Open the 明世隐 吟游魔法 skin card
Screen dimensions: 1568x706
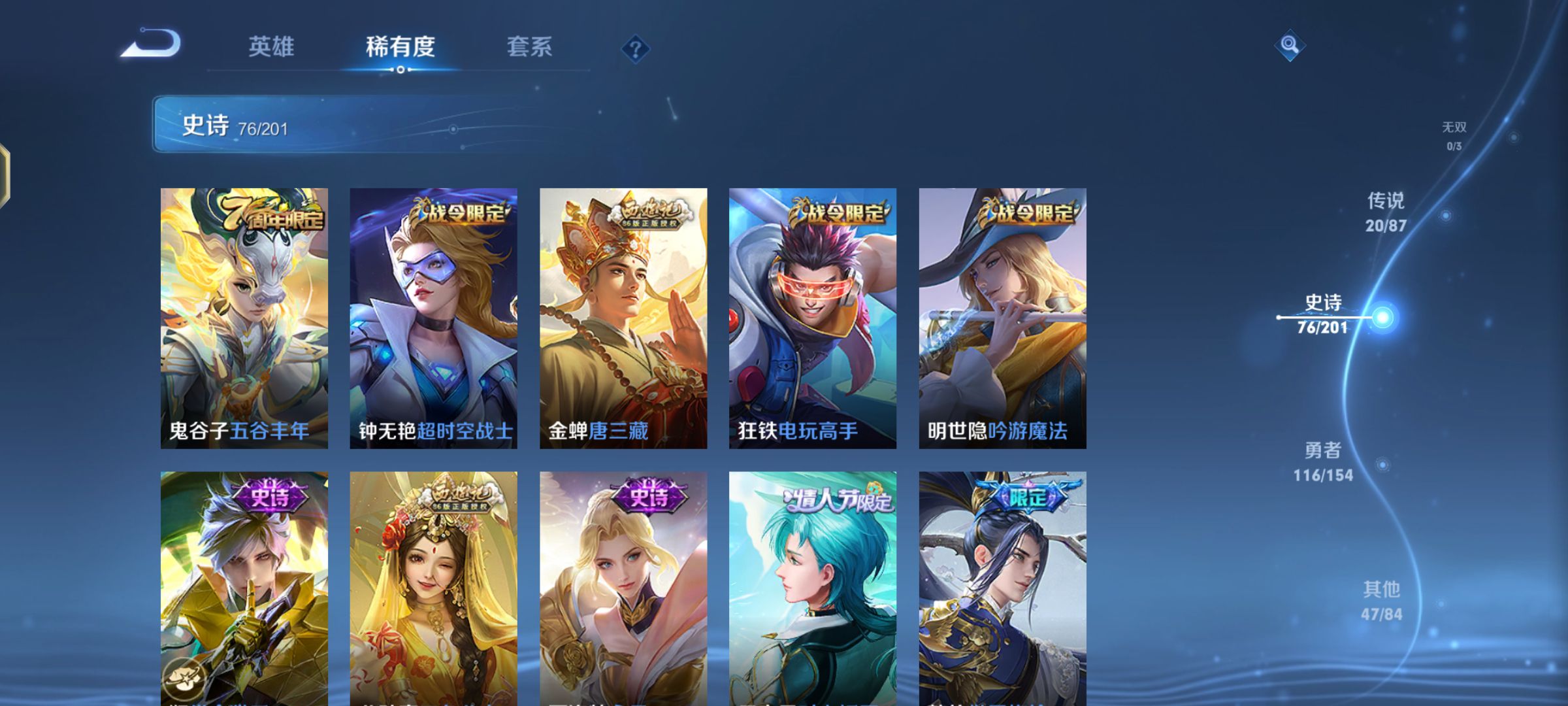tap(1002, 318)
